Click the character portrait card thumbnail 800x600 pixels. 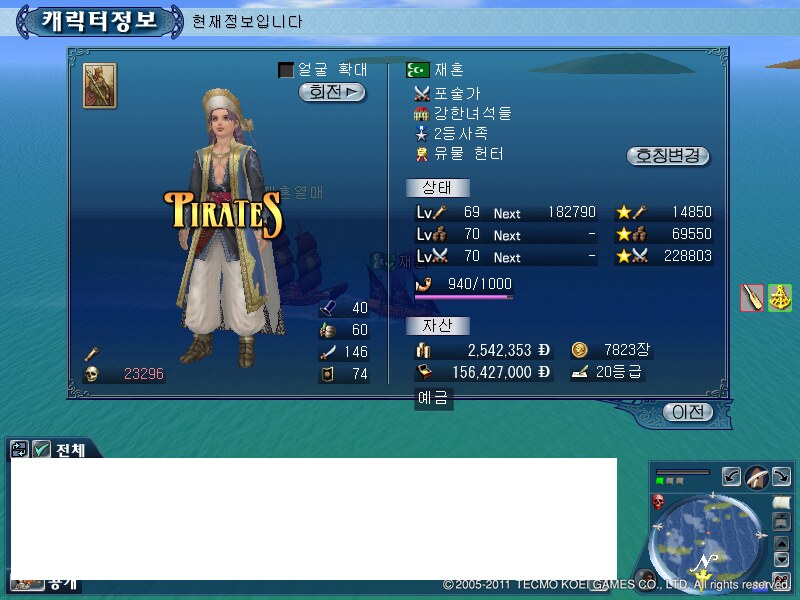99,86
